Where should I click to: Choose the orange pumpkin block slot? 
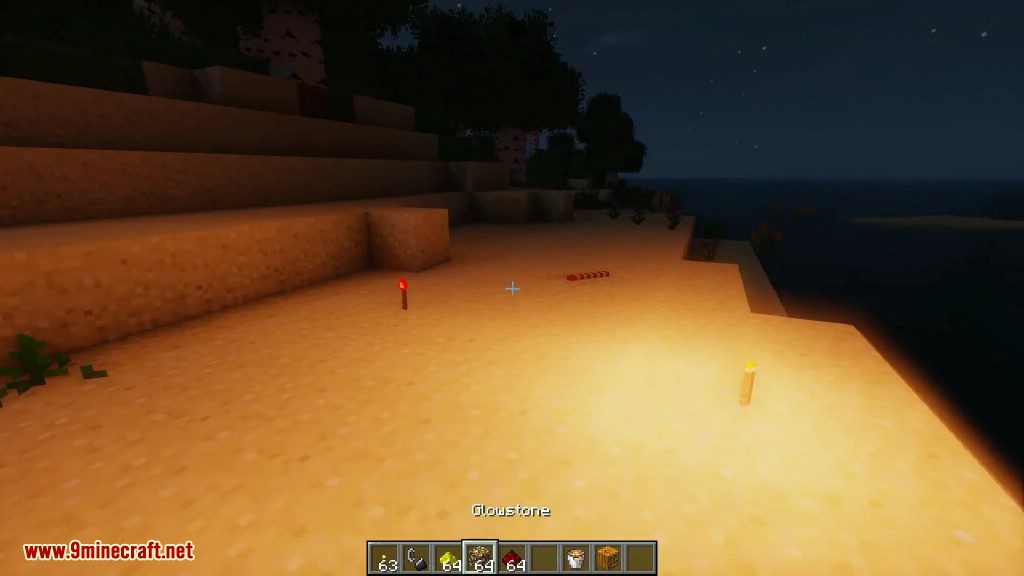607,558
